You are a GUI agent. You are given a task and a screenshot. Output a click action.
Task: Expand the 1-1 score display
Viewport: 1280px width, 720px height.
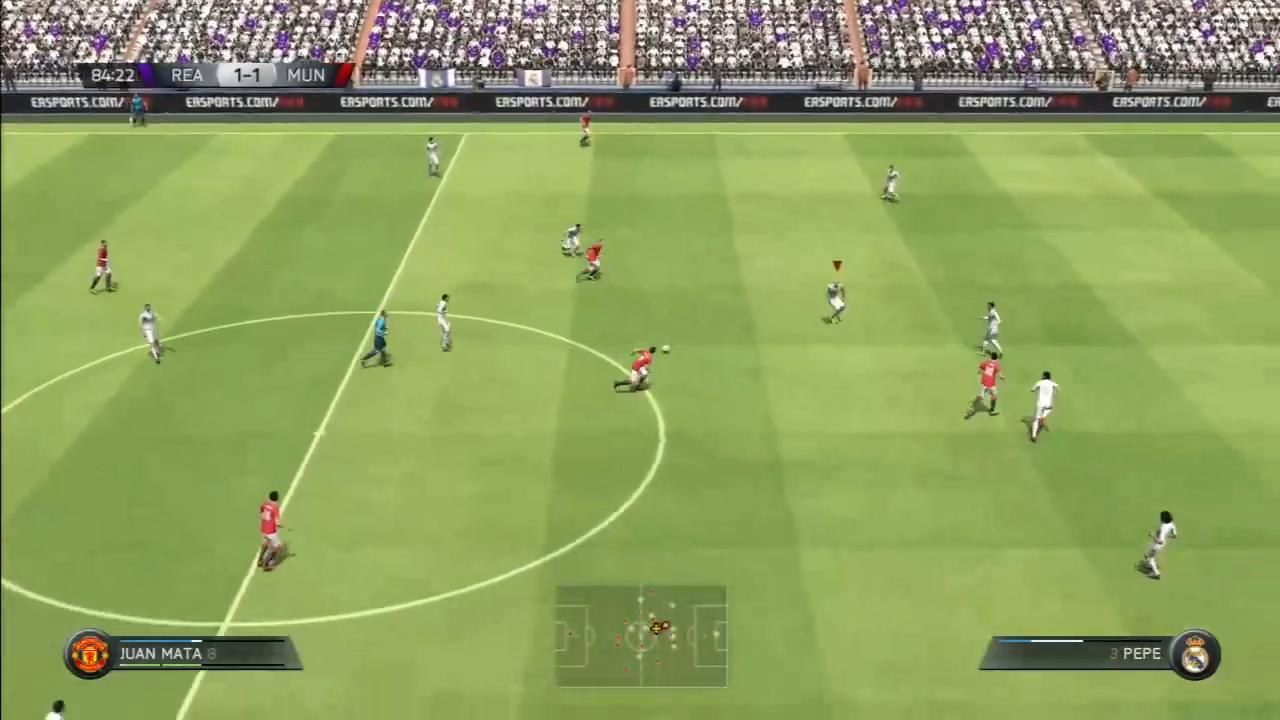point(247,75)
